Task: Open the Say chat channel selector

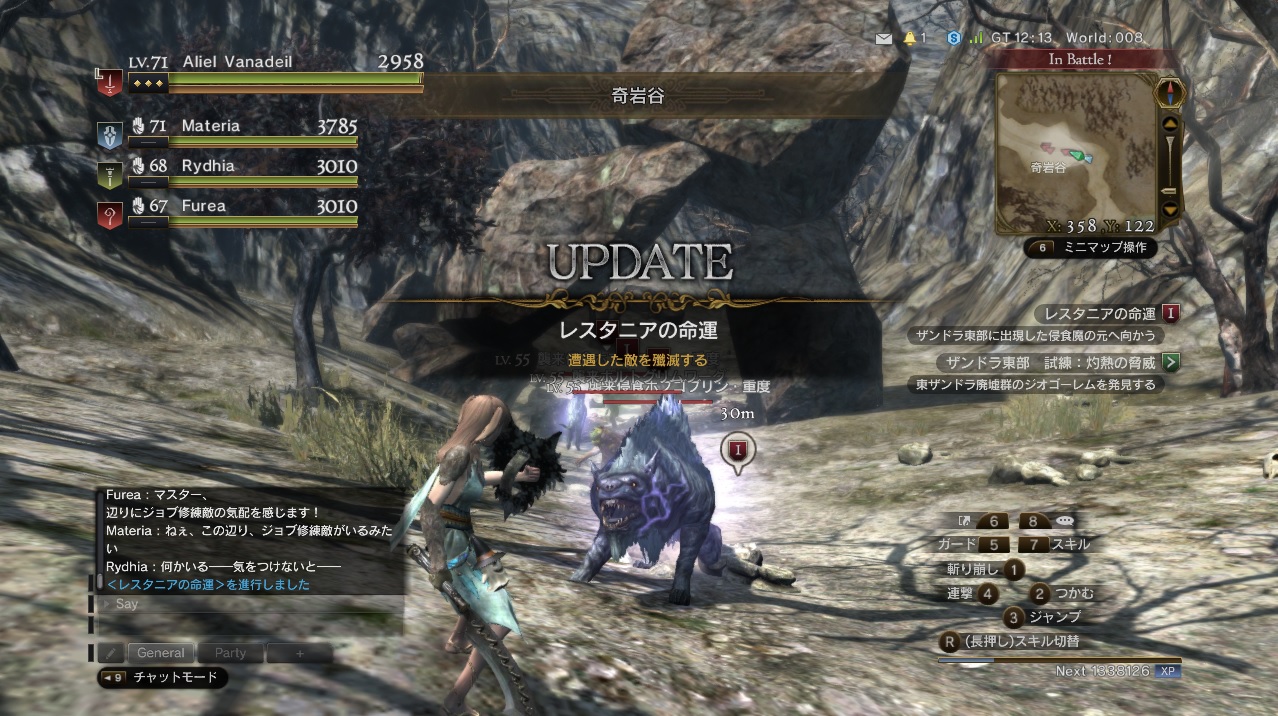Action: (125, 604)
